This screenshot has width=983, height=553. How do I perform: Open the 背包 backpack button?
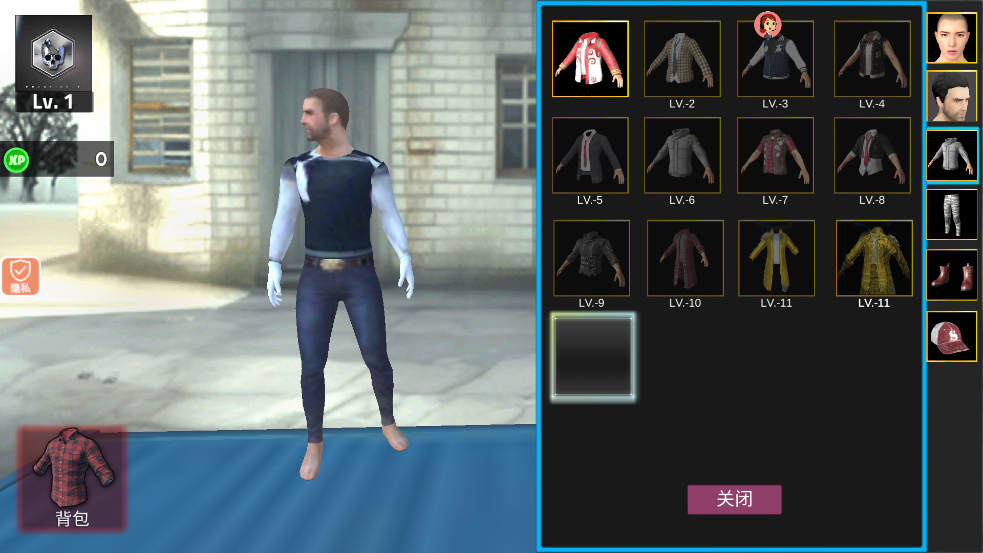[72, 478]
